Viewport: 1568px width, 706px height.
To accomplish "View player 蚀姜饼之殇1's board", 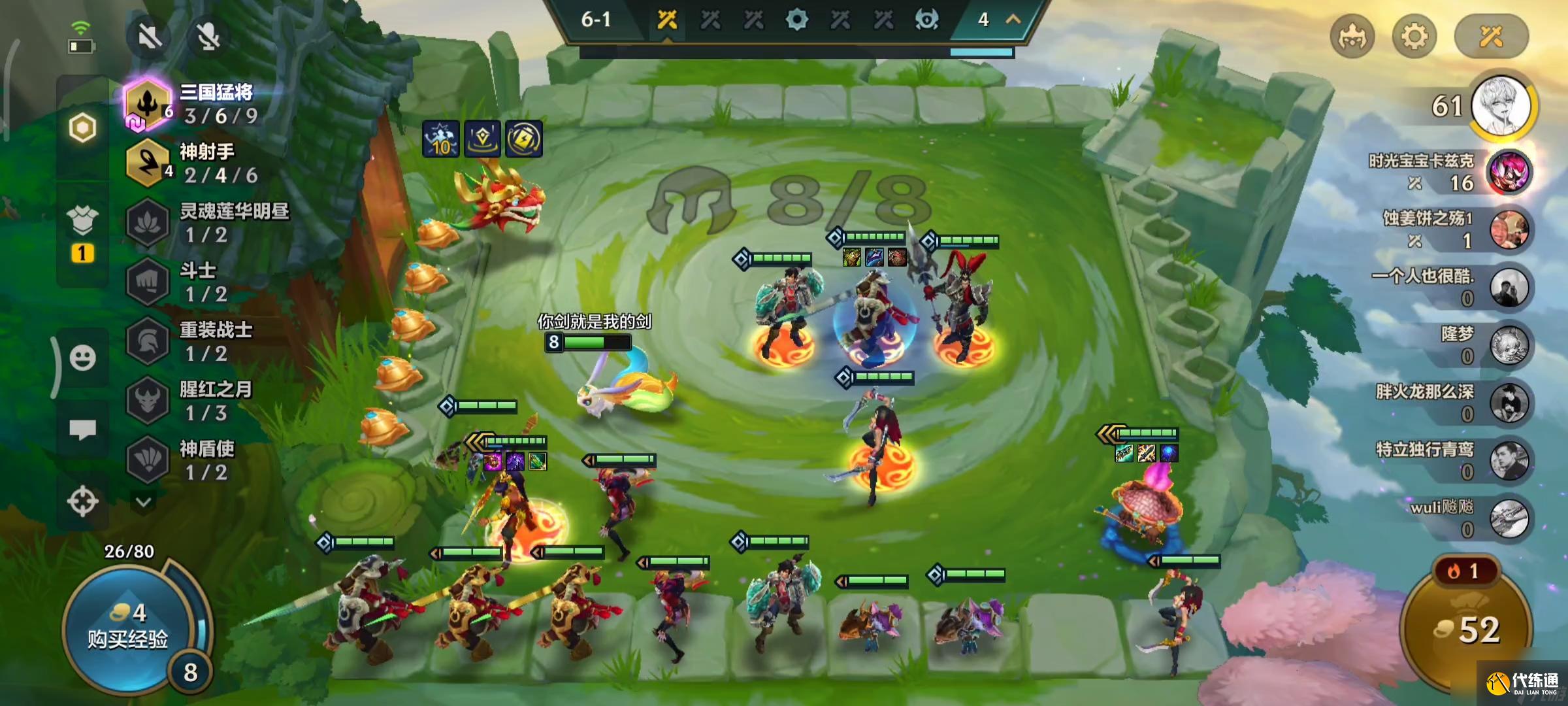I will click(x=1508, y=230).
